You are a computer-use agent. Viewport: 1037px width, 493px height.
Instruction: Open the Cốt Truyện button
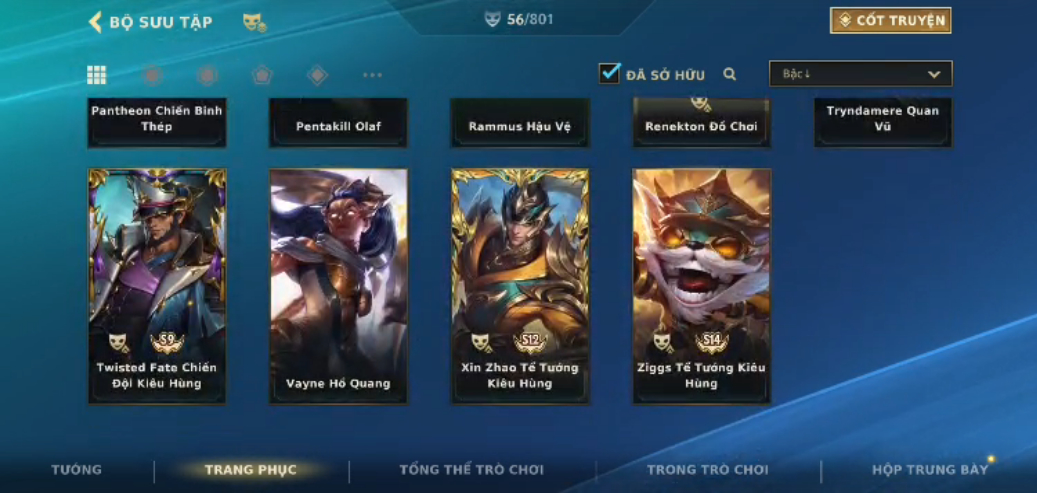click(890, 21)
